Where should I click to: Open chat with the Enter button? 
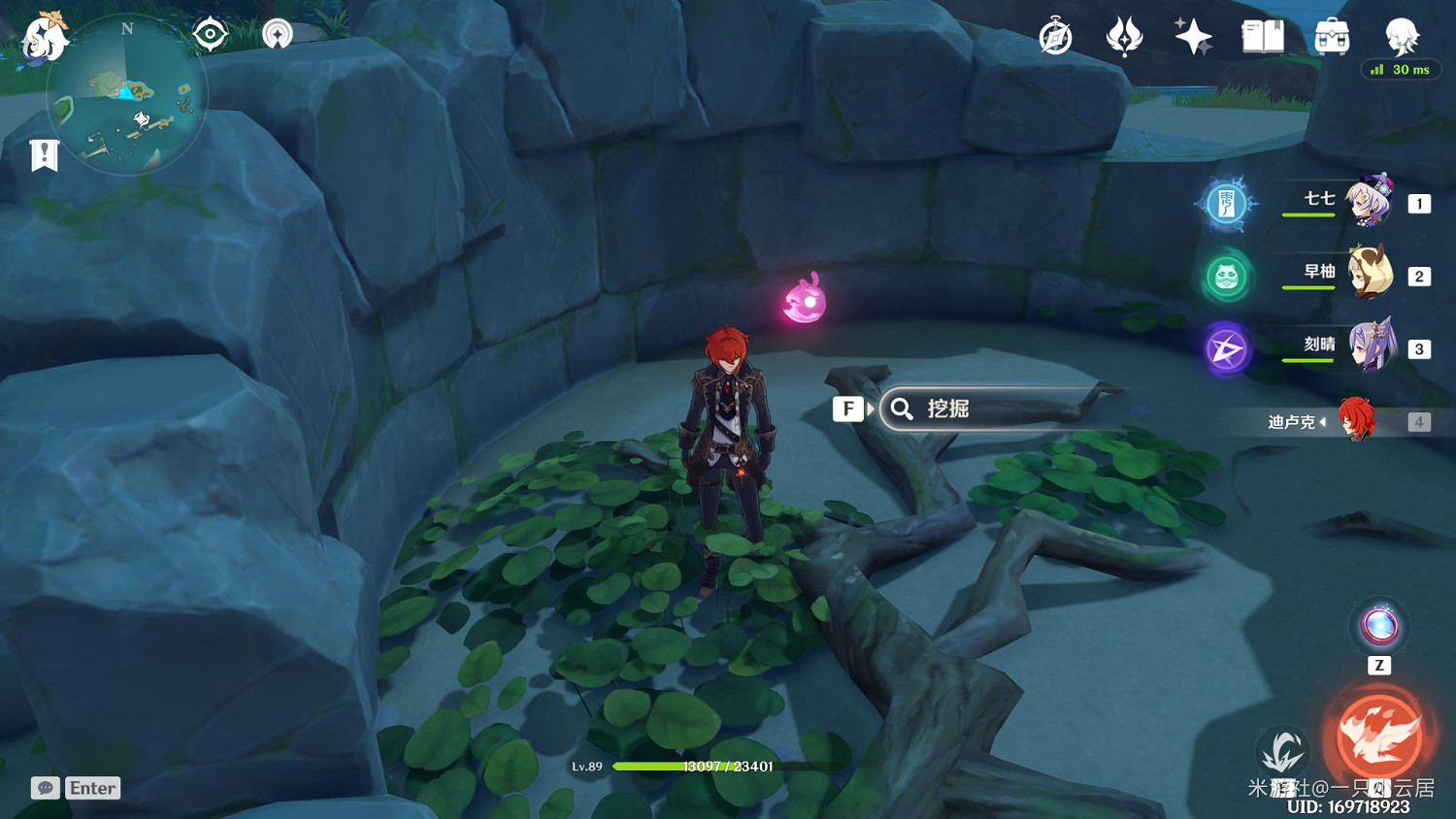coord(92,788)
